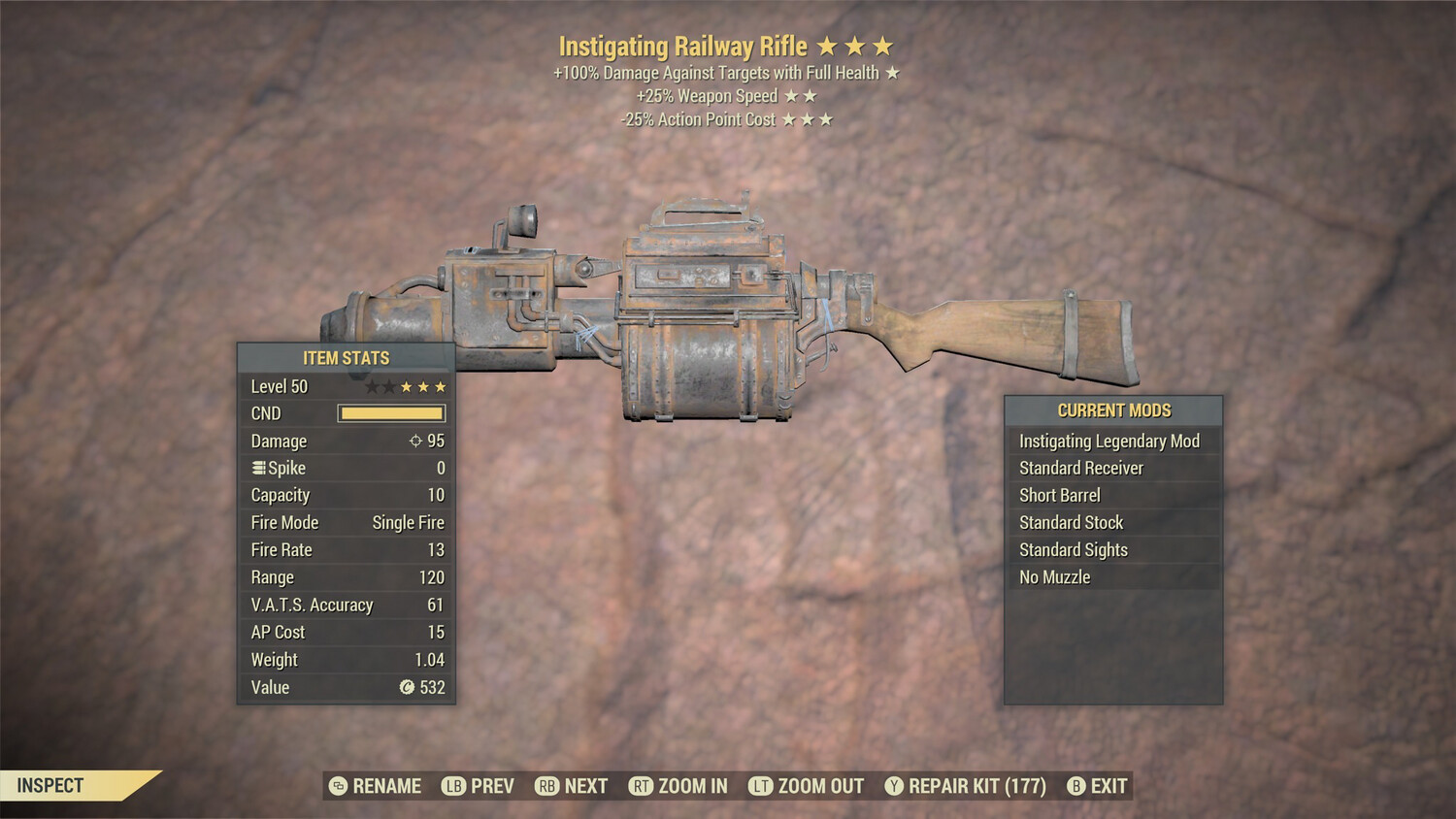Select the CURRENT MODS panel header
This screenshot has height=819, width=1456.
1113,410
